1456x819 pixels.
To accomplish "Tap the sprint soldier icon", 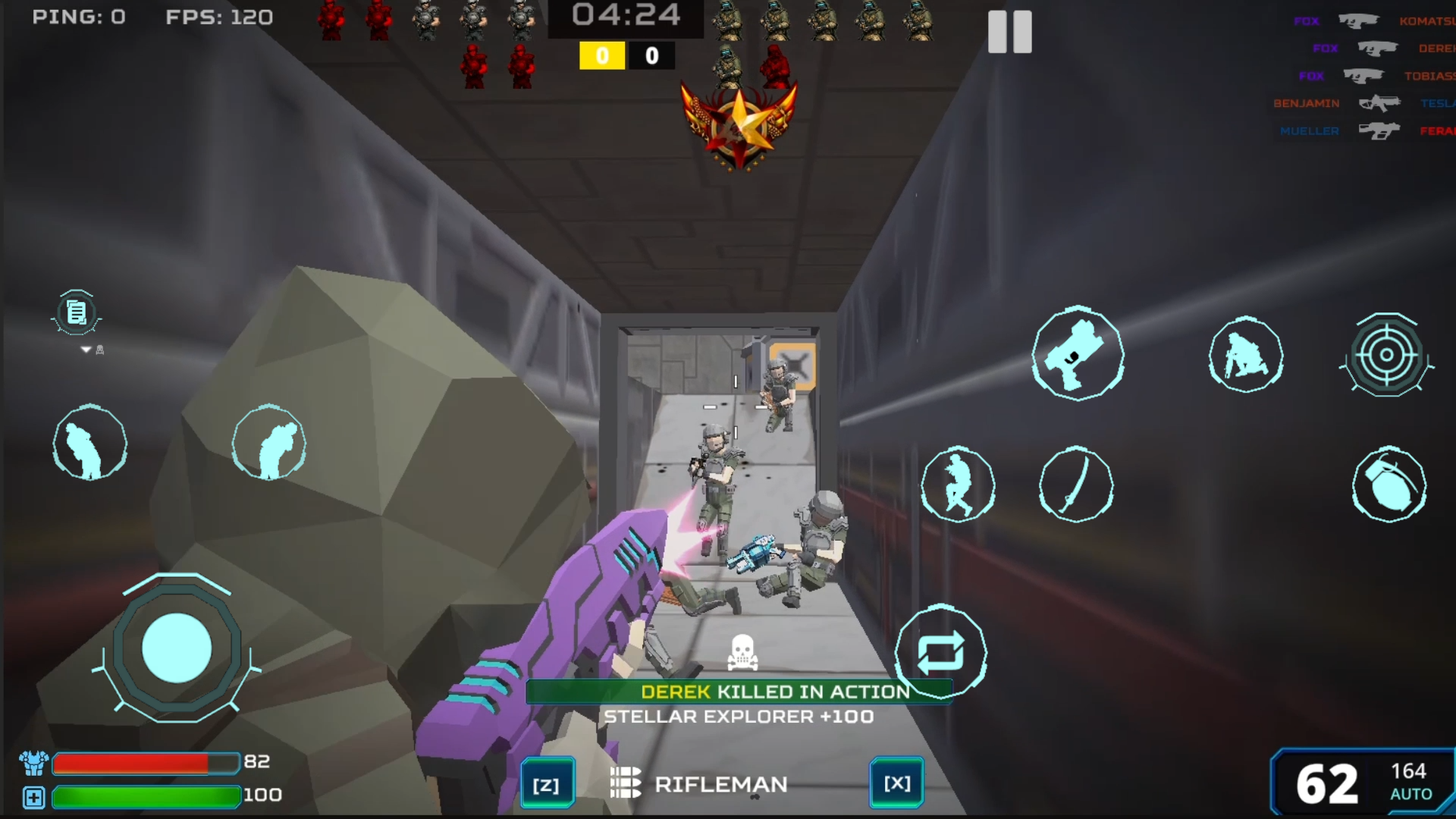I will pyautogui.click(x=958, y=486).
